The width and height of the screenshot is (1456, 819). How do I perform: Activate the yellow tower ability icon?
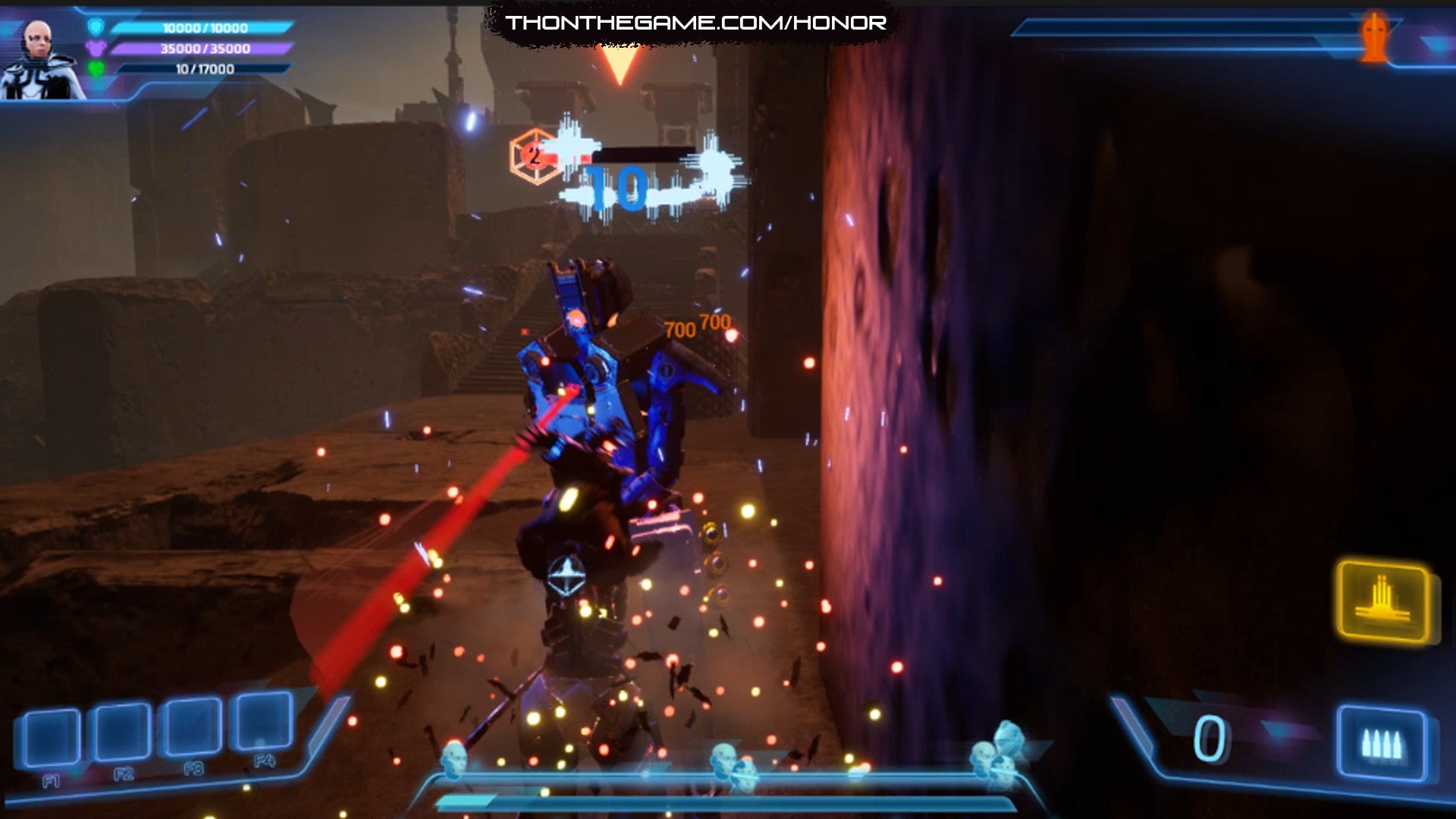pyautogui.click(x=1384, y=602)
